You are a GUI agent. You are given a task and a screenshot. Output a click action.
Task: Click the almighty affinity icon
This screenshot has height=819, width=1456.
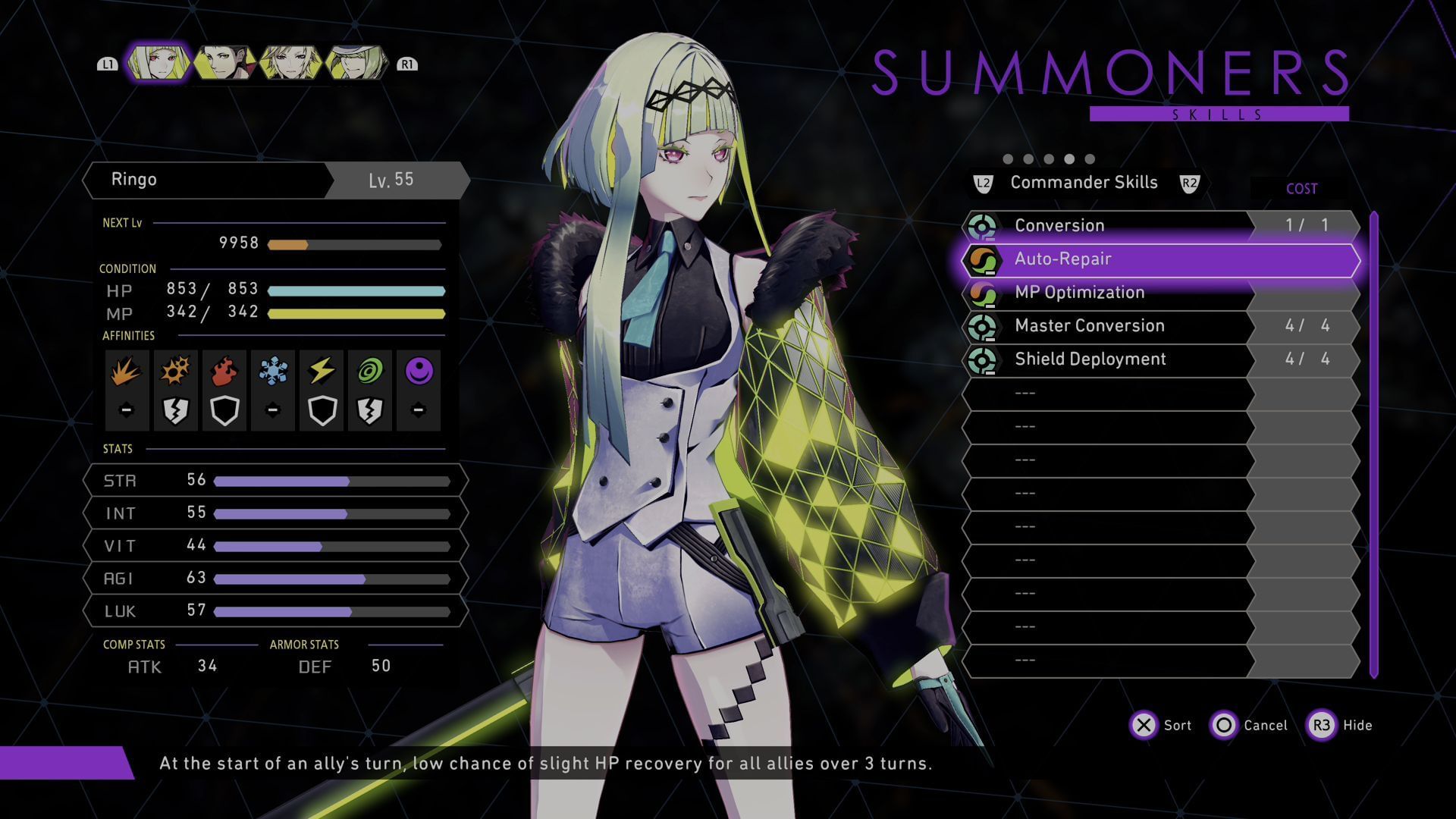coord(419,370)
